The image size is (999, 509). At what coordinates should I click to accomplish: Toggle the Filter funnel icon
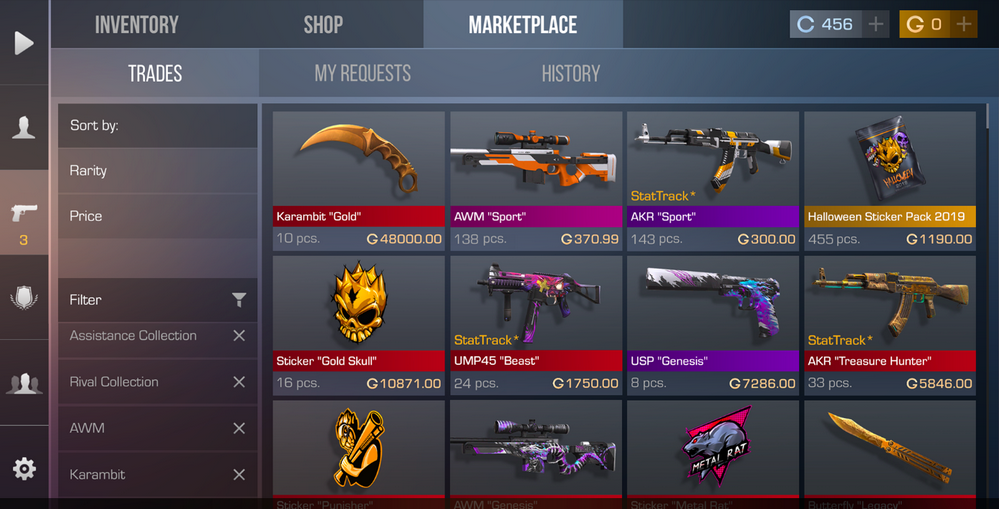(239, 300)
